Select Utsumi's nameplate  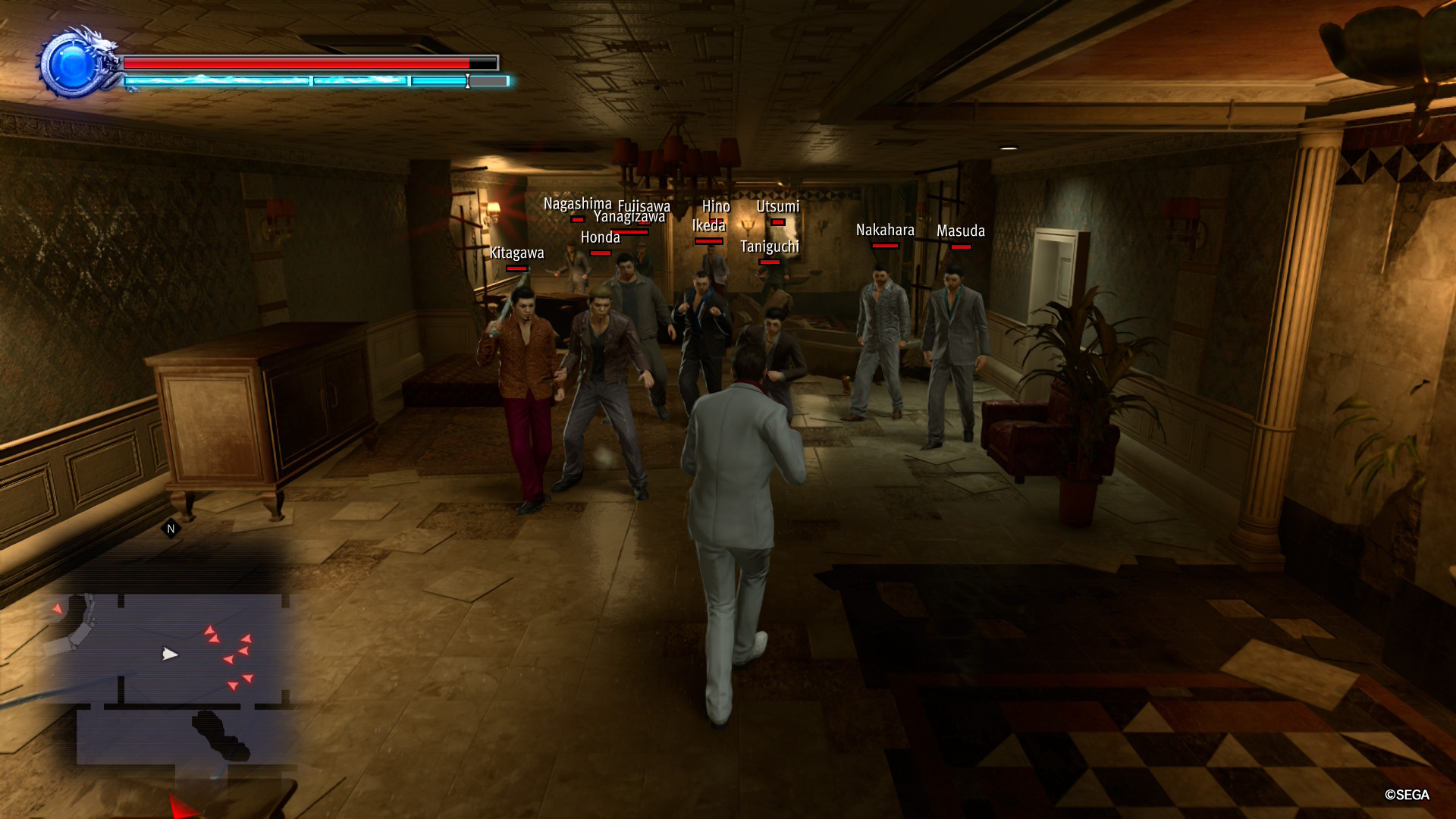click(778, 206)
